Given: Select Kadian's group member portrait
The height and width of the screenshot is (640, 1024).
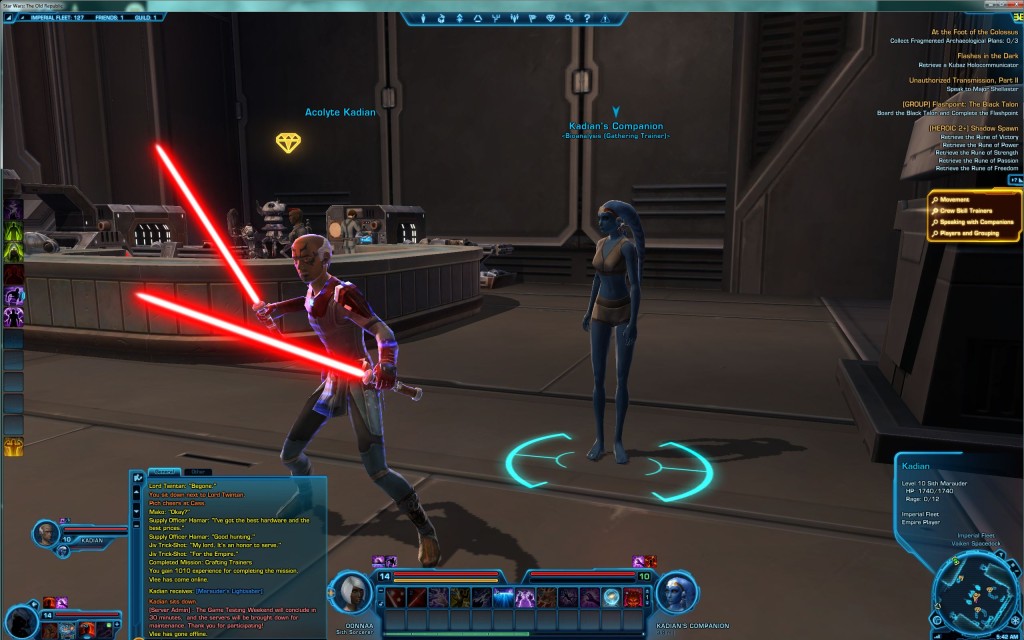Looking at the screenshot, I should [46, 534].
